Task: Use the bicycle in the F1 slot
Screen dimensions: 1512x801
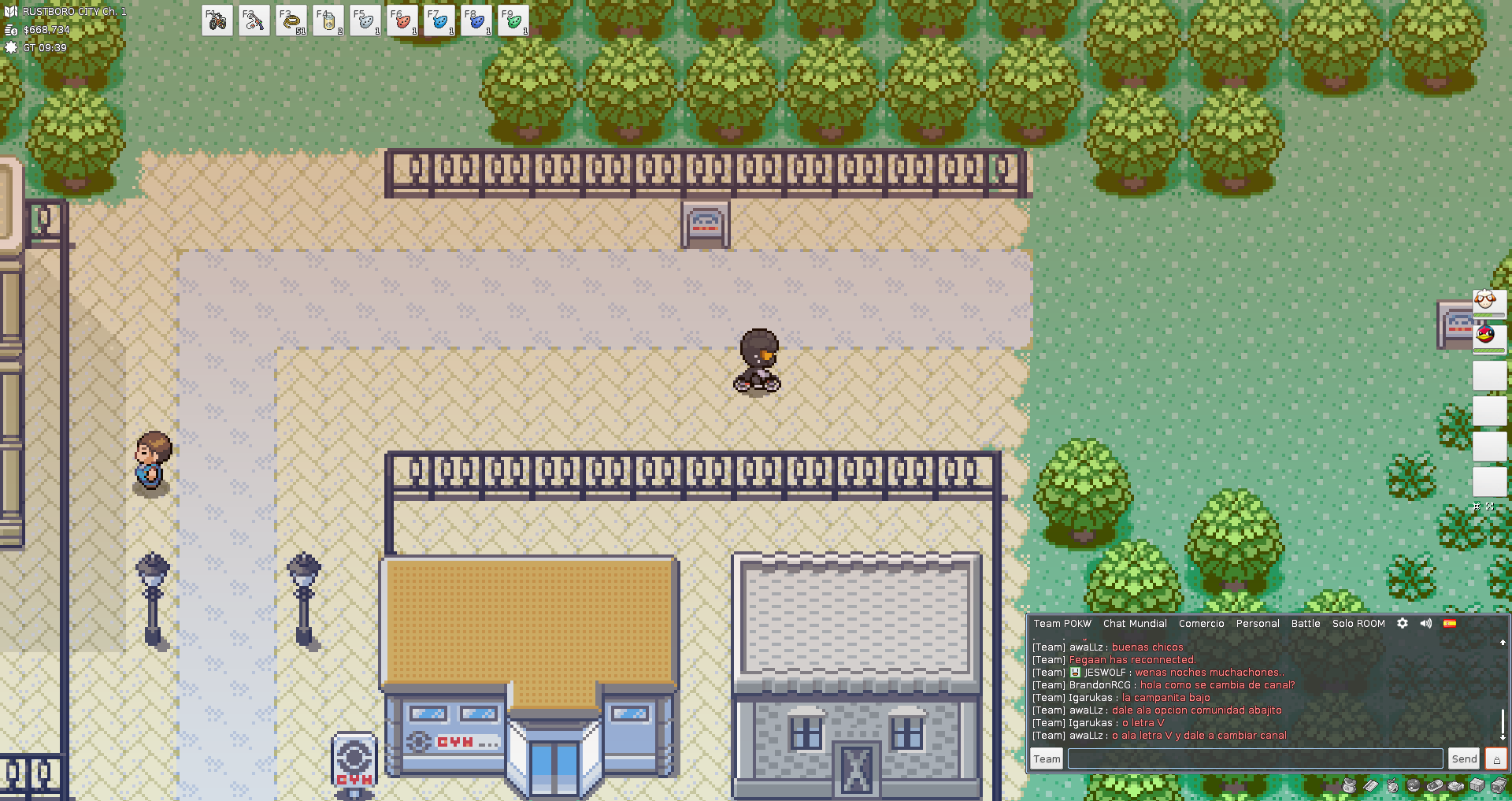Action: 217,20
